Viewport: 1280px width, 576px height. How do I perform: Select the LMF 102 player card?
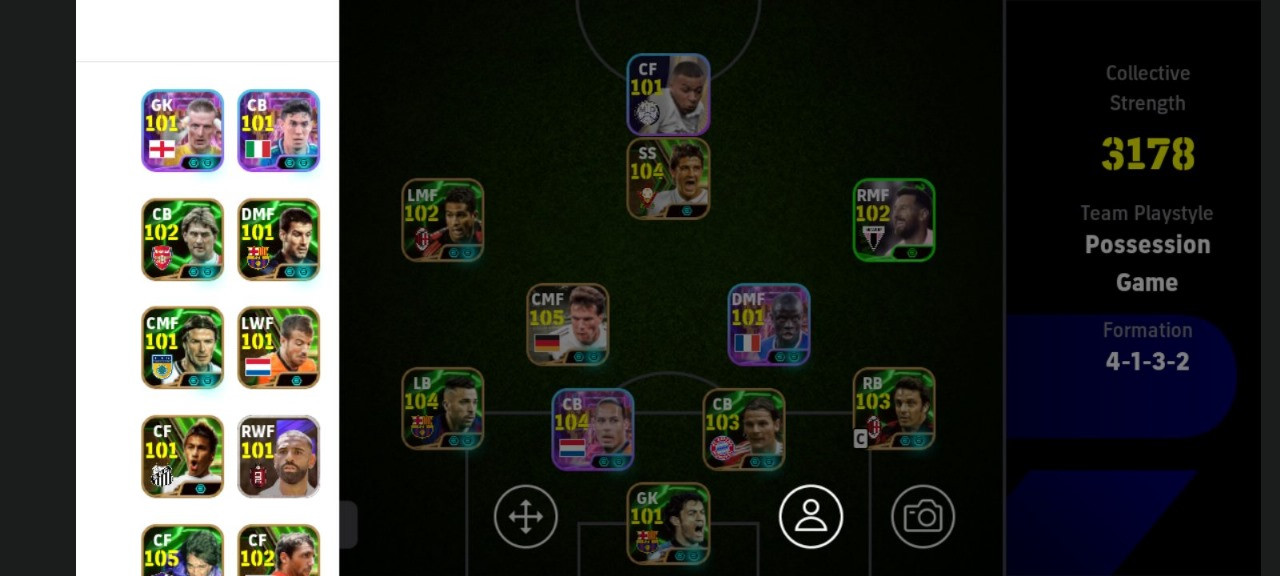(442, 220)
